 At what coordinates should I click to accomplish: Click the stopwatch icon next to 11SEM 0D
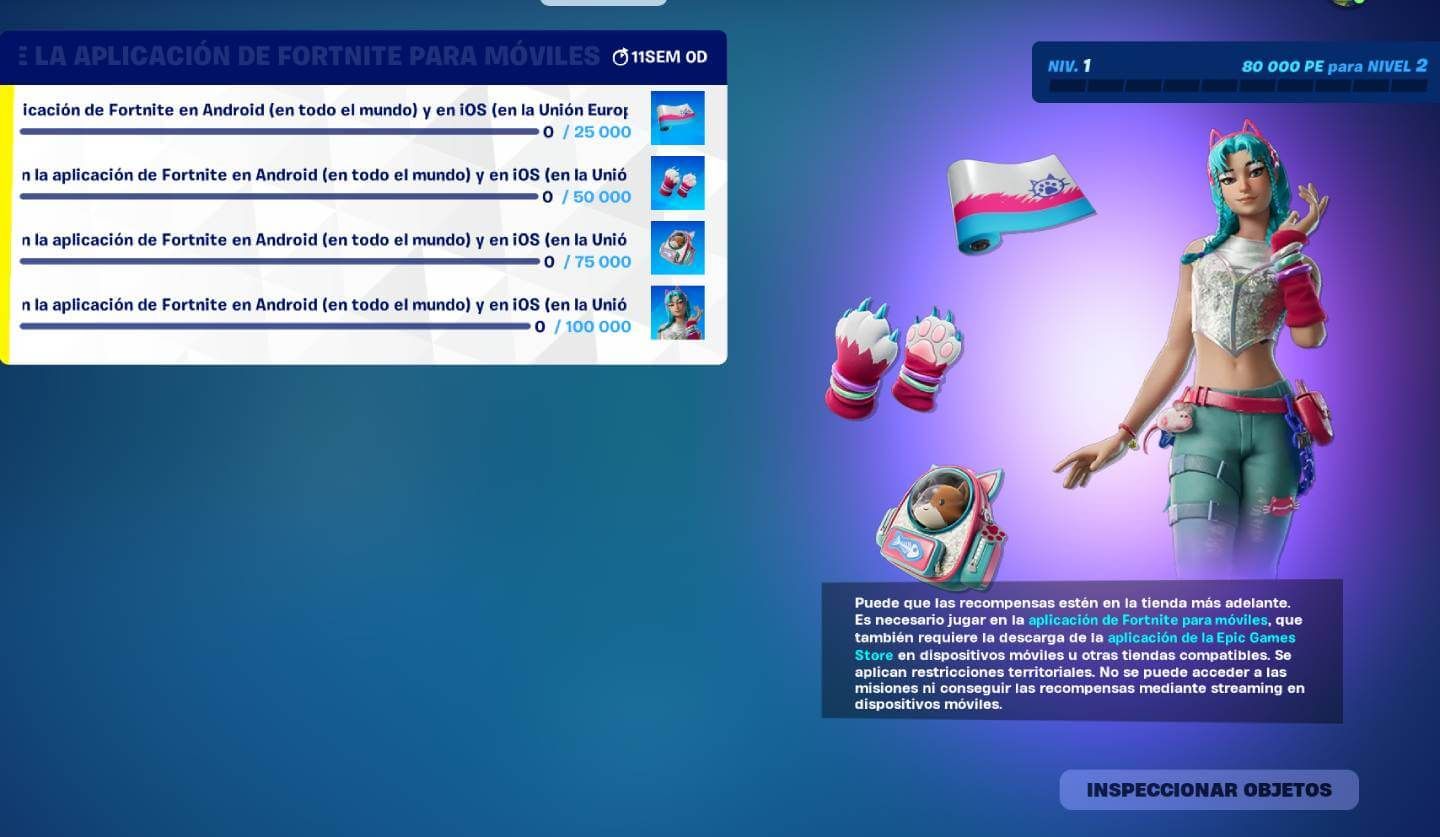click(621, 56)
